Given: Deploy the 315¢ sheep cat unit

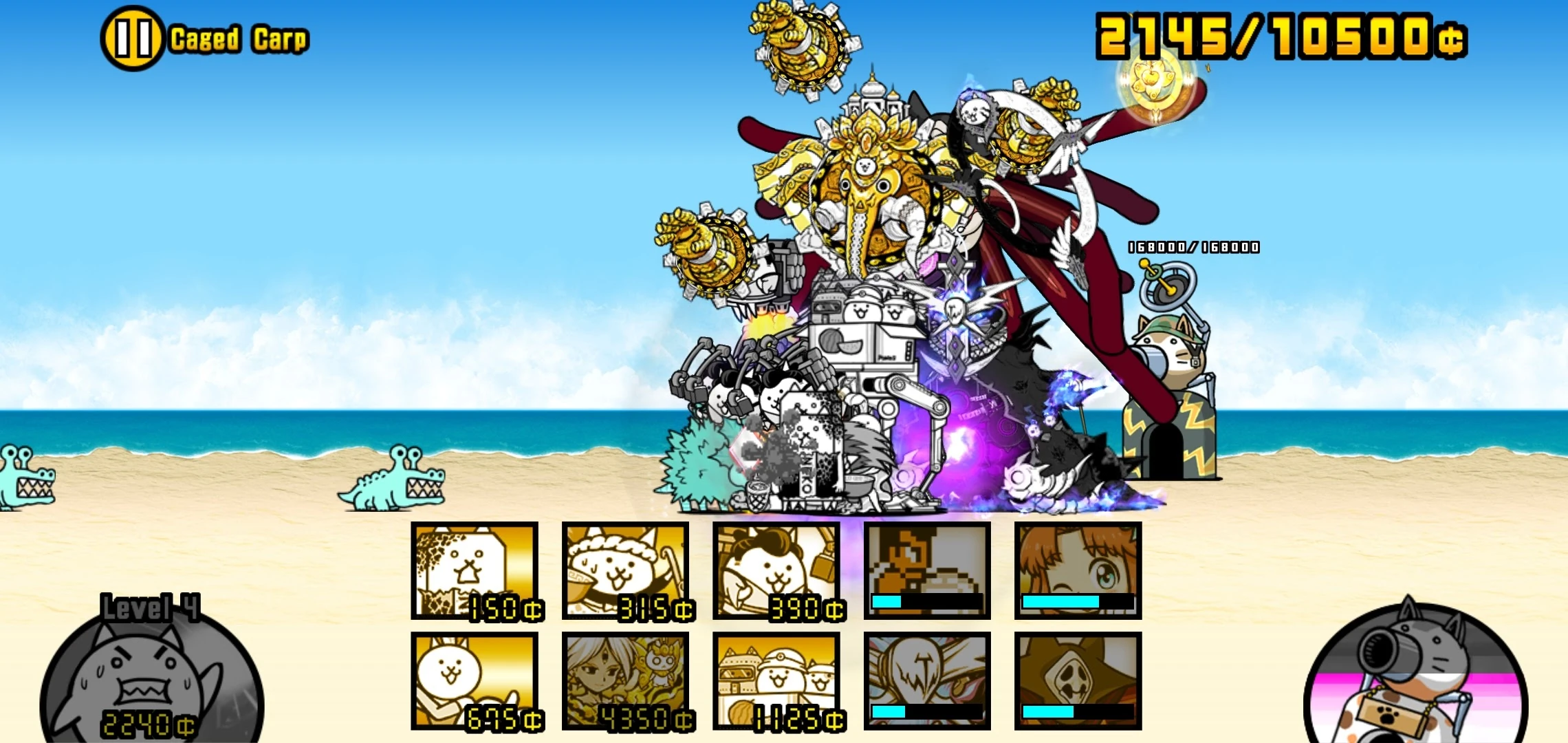Looking at the screenshot, I should pos(624,571).
